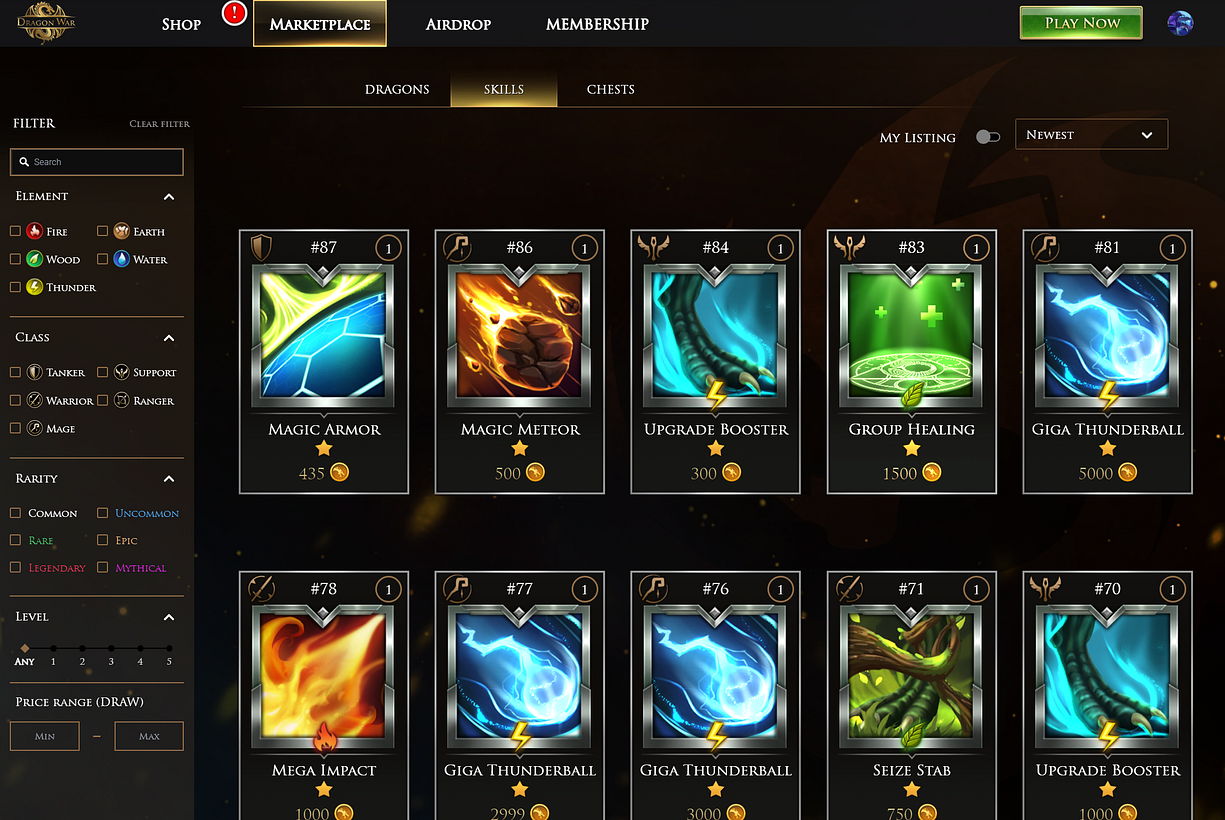The image size is (1225, 820).
Task: Tick the Thunder element checkbox
Action: point(16,287)
